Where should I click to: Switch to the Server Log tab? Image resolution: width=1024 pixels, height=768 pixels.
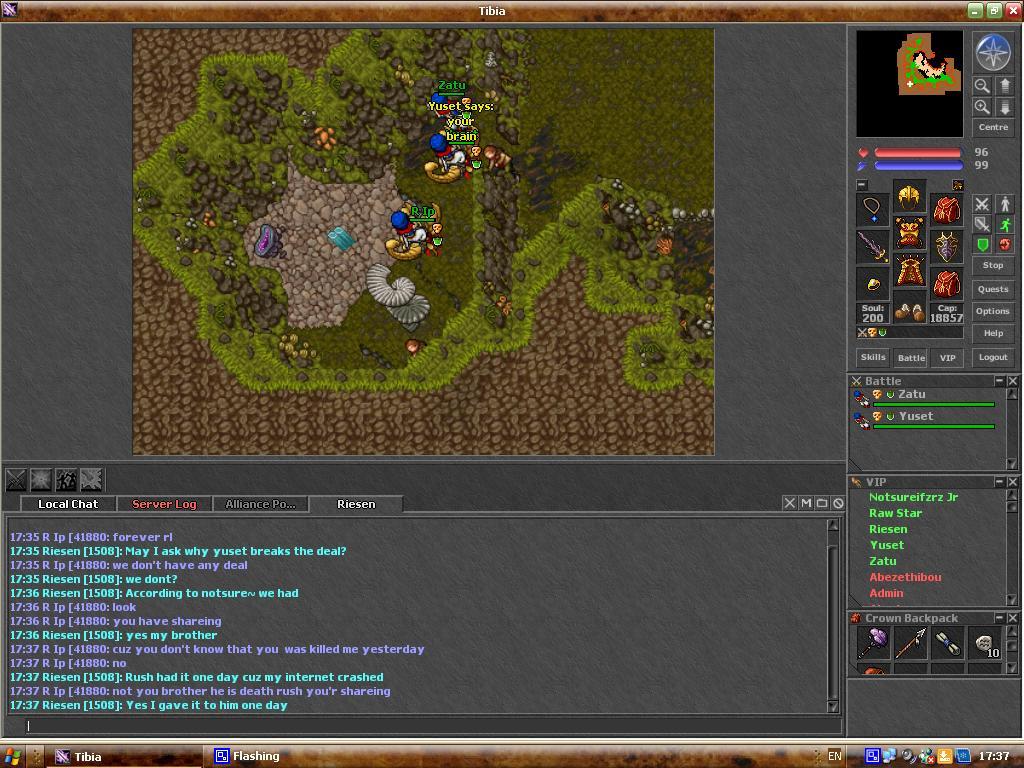164,504
